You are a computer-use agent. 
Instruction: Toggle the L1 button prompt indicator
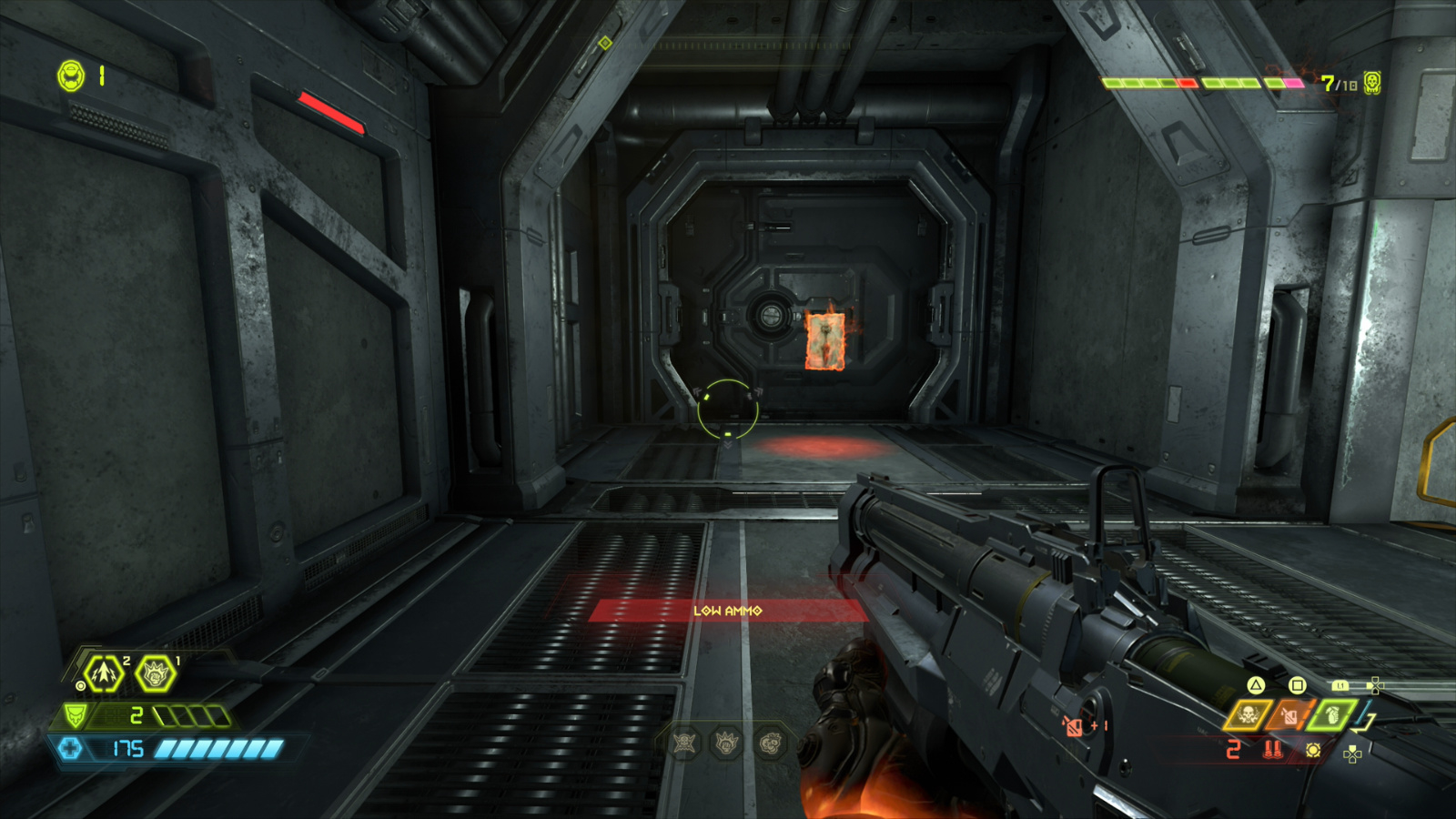1340,685
